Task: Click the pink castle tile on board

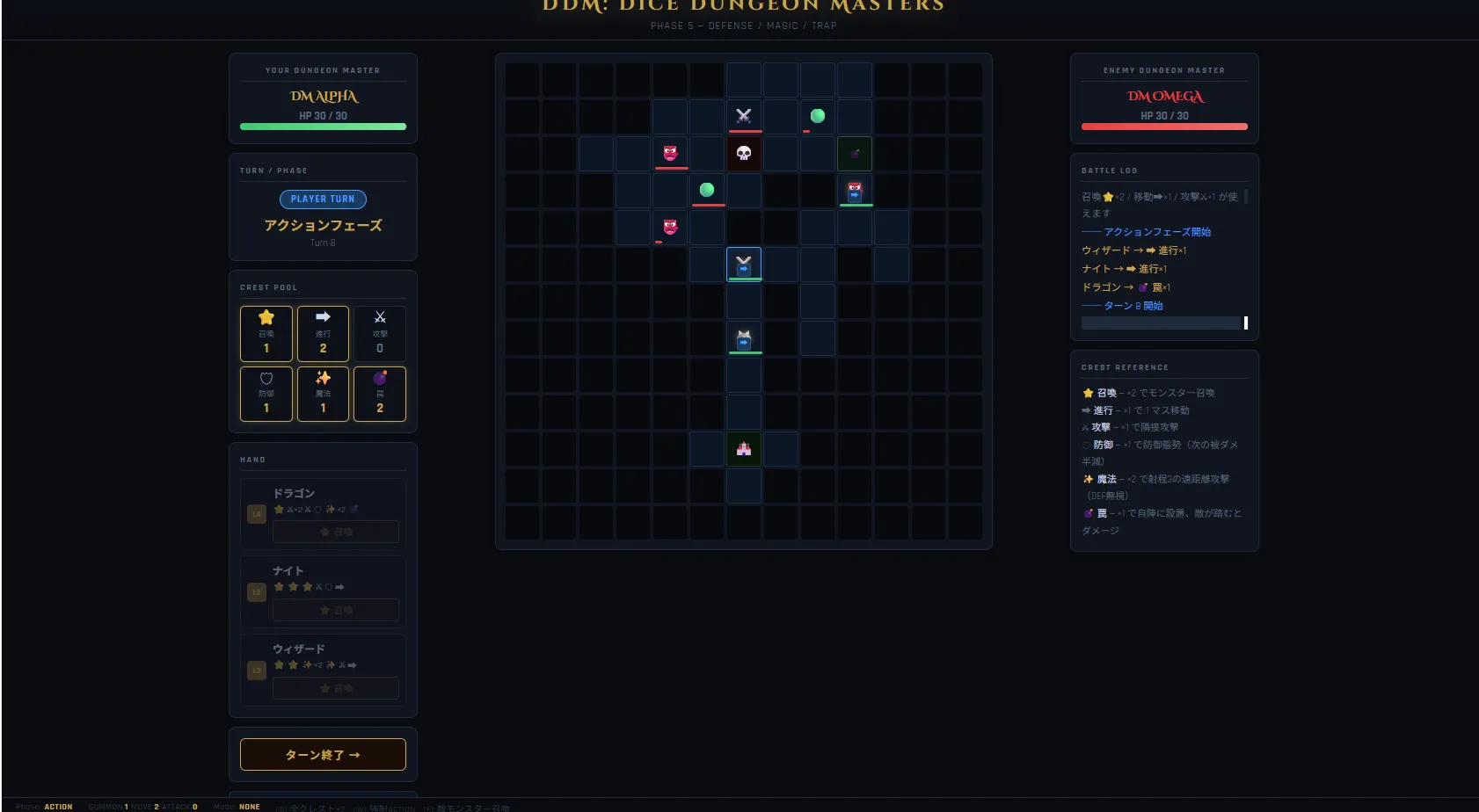Action: tap(744, 449)
